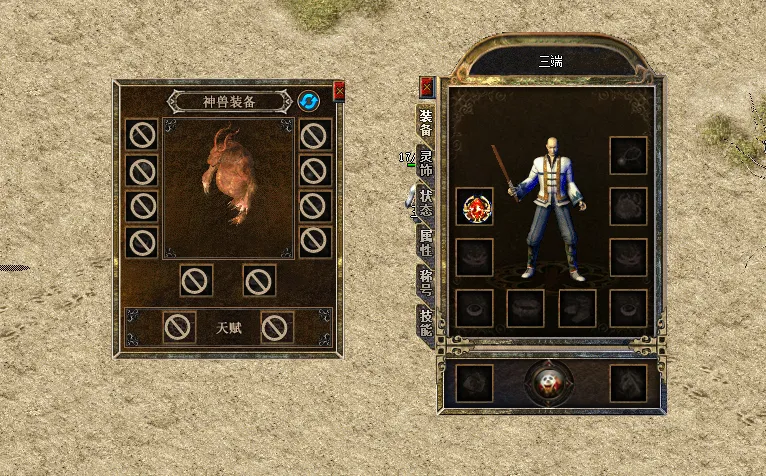The width and height of the screenshot is (766, 476).
Task: Click the blue refresh arrows icon
Action: (309, 101)
